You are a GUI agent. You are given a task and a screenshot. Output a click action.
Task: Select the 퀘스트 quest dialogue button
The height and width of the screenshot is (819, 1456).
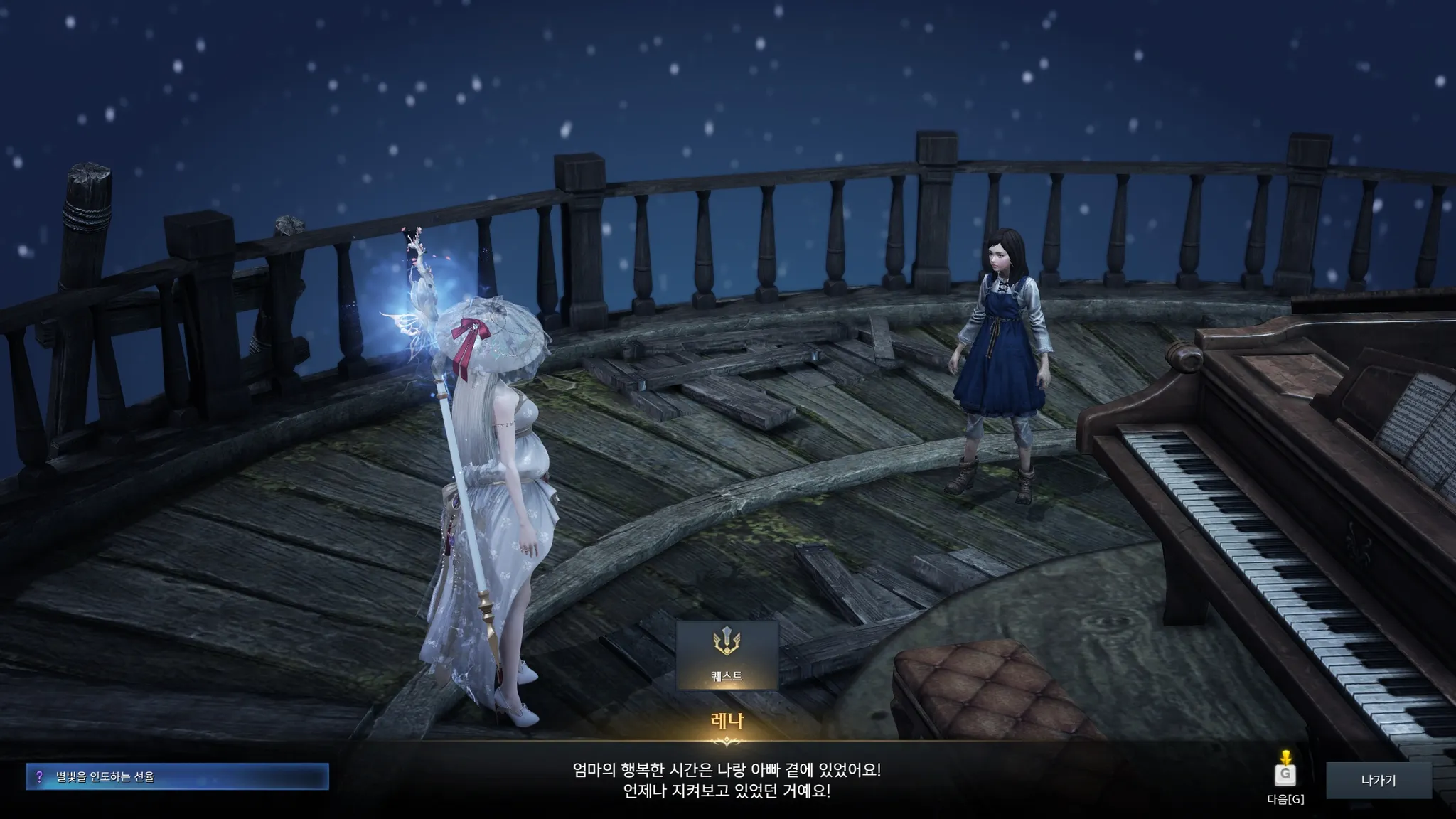point(727,655)
